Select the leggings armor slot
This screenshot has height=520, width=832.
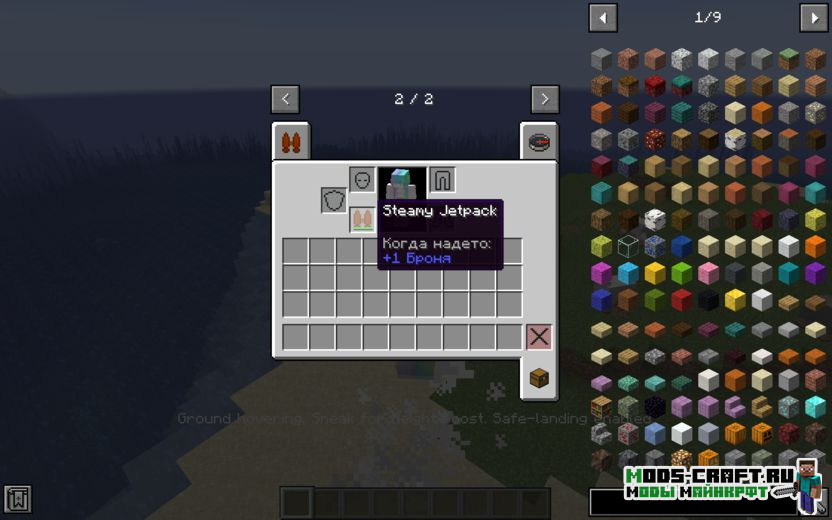[442, 180]
